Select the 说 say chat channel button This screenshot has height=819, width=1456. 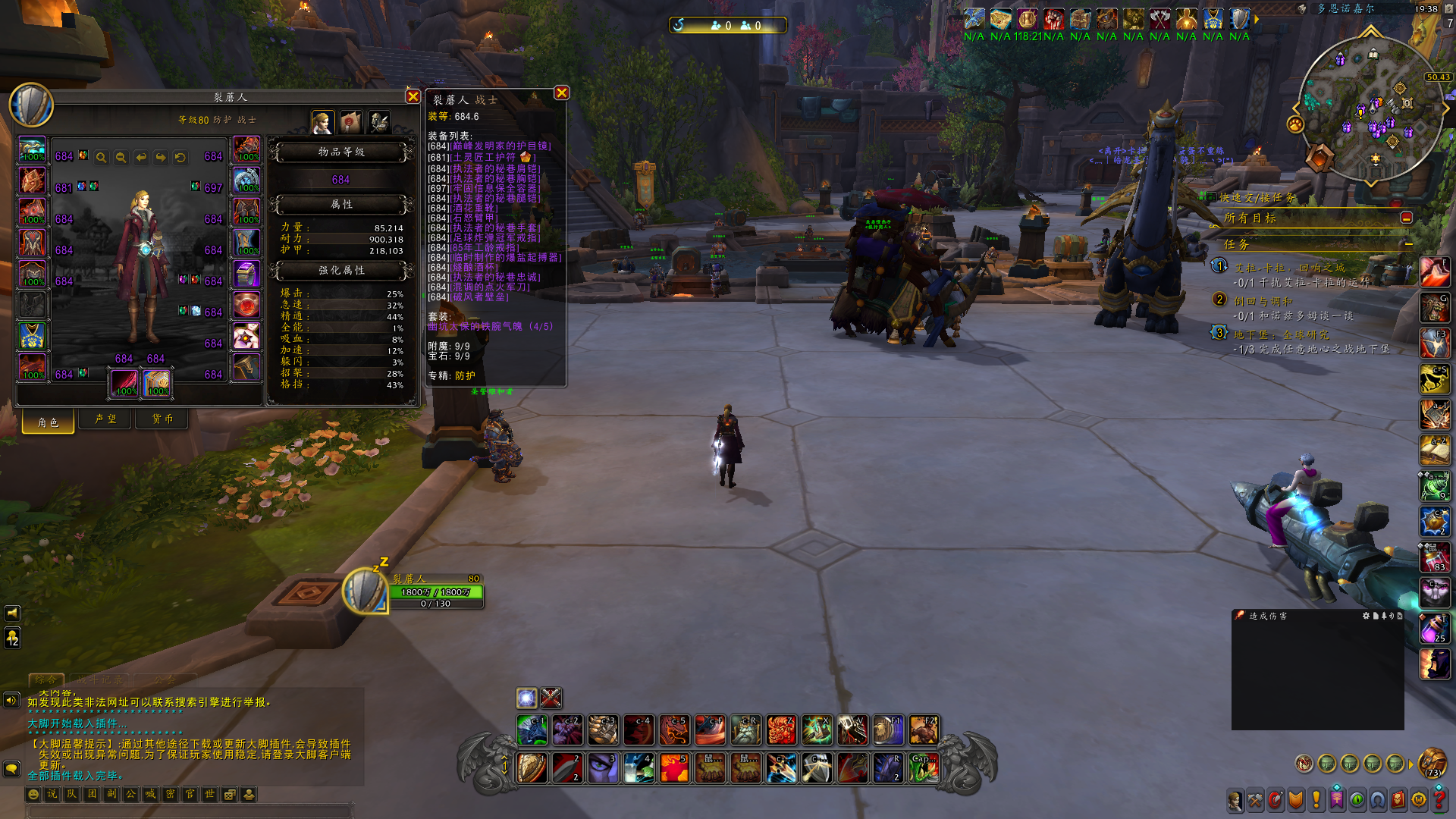[52, 794]
